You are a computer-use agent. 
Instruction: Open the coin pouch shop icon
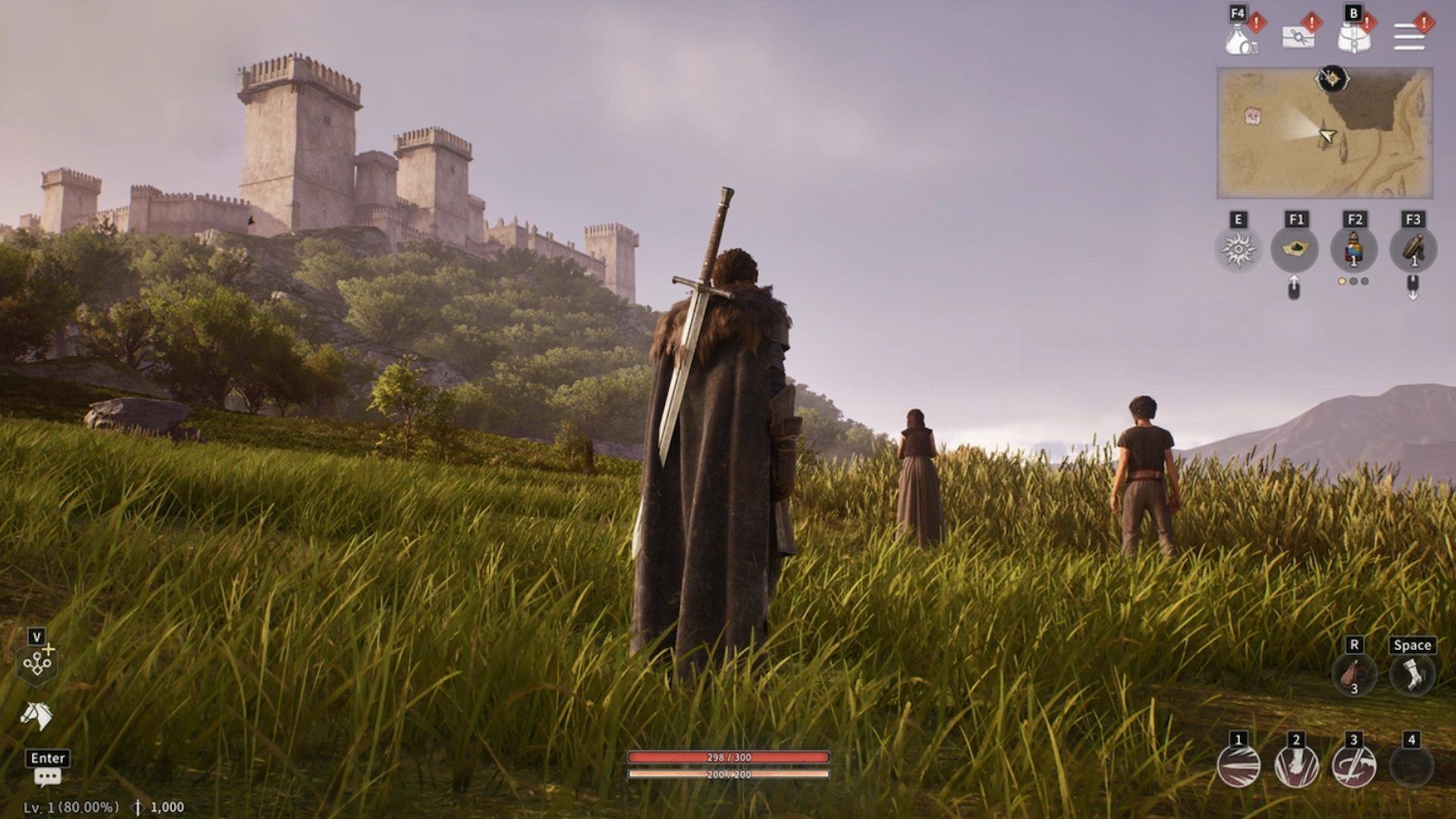(x=1241, y=37)
